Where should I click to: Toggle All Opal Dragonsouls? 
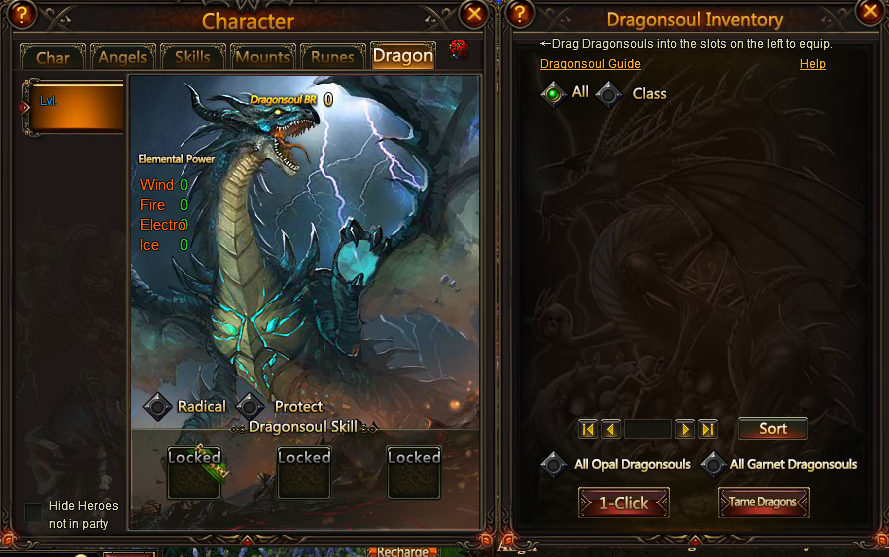point(553,465)
